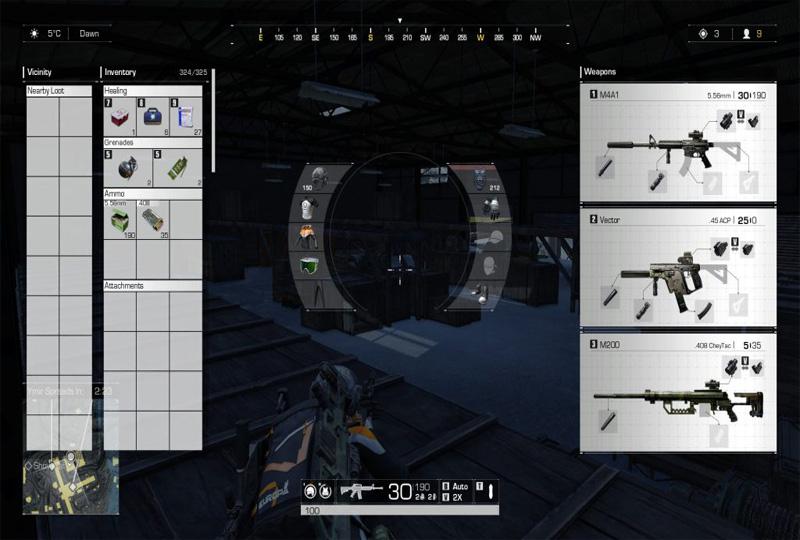Viewport: 800px width, 540px height.
Task: Click the bandage pack with 27 count
Action: click(x=186, y=116)
